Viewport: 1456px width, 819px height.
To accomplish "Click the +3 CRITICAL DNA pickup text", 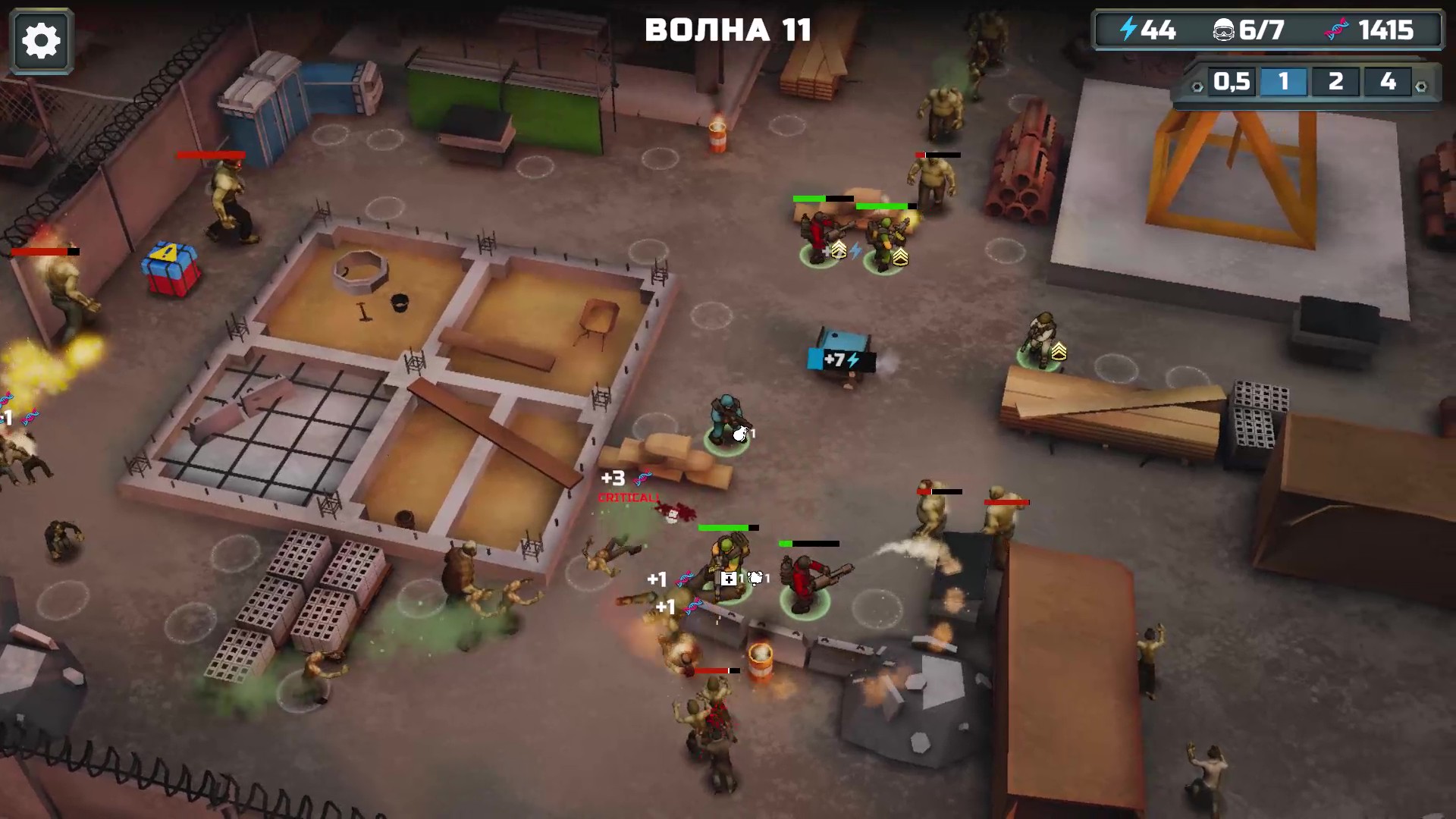I will click(x=613, y=479).
